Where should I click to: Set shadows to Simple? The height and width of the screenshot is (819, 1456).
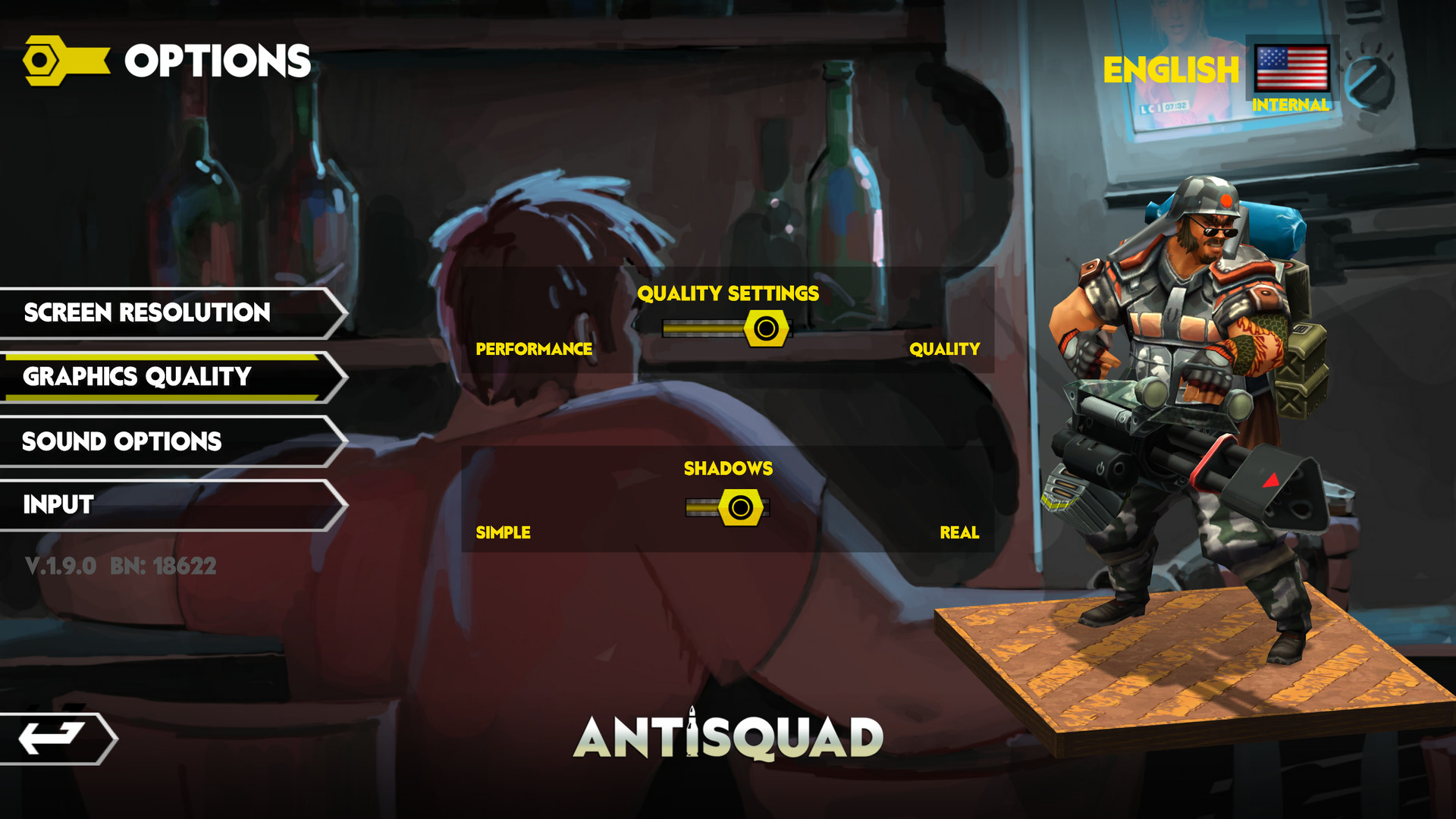tap(502, 532)
